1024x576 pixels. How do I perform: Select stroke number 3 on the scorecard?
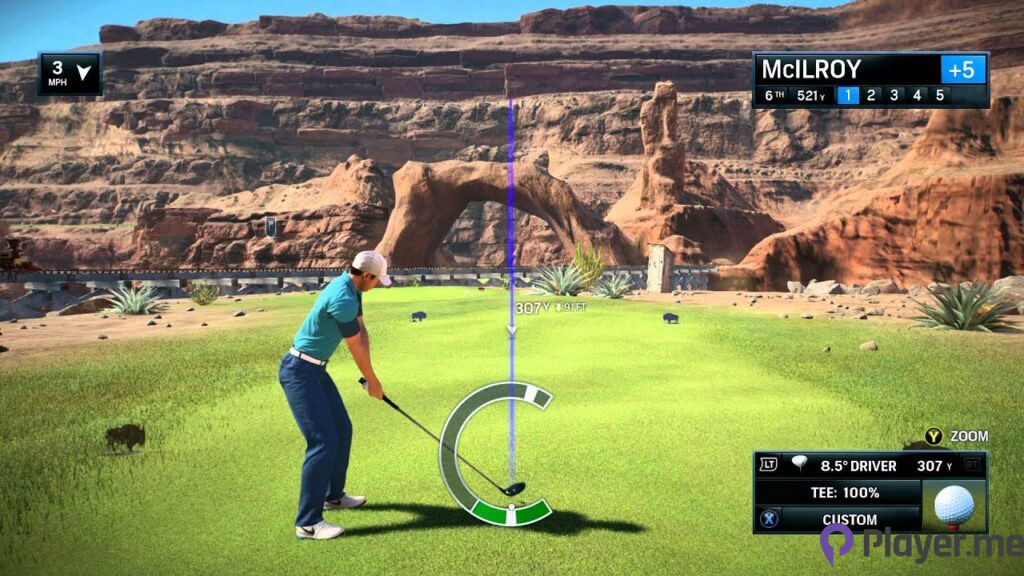(x=894, y=96)
